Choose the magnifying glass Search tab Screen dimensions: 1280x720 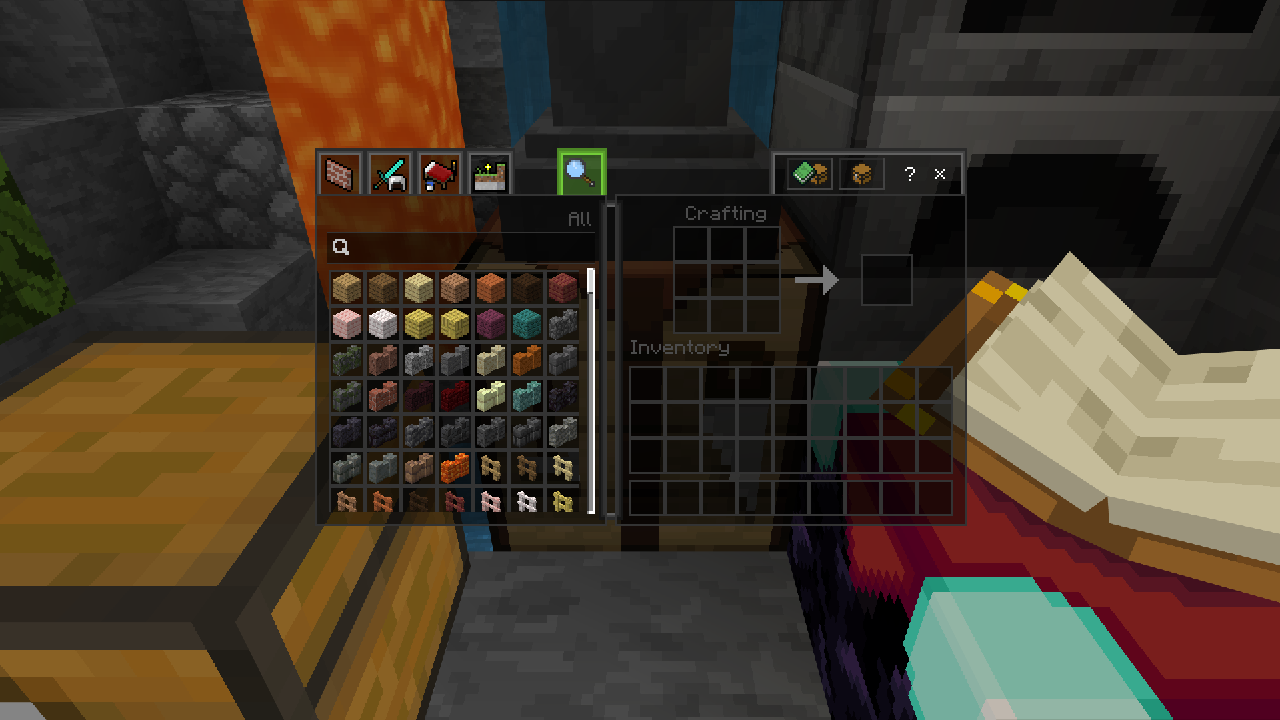click(581, 172)
